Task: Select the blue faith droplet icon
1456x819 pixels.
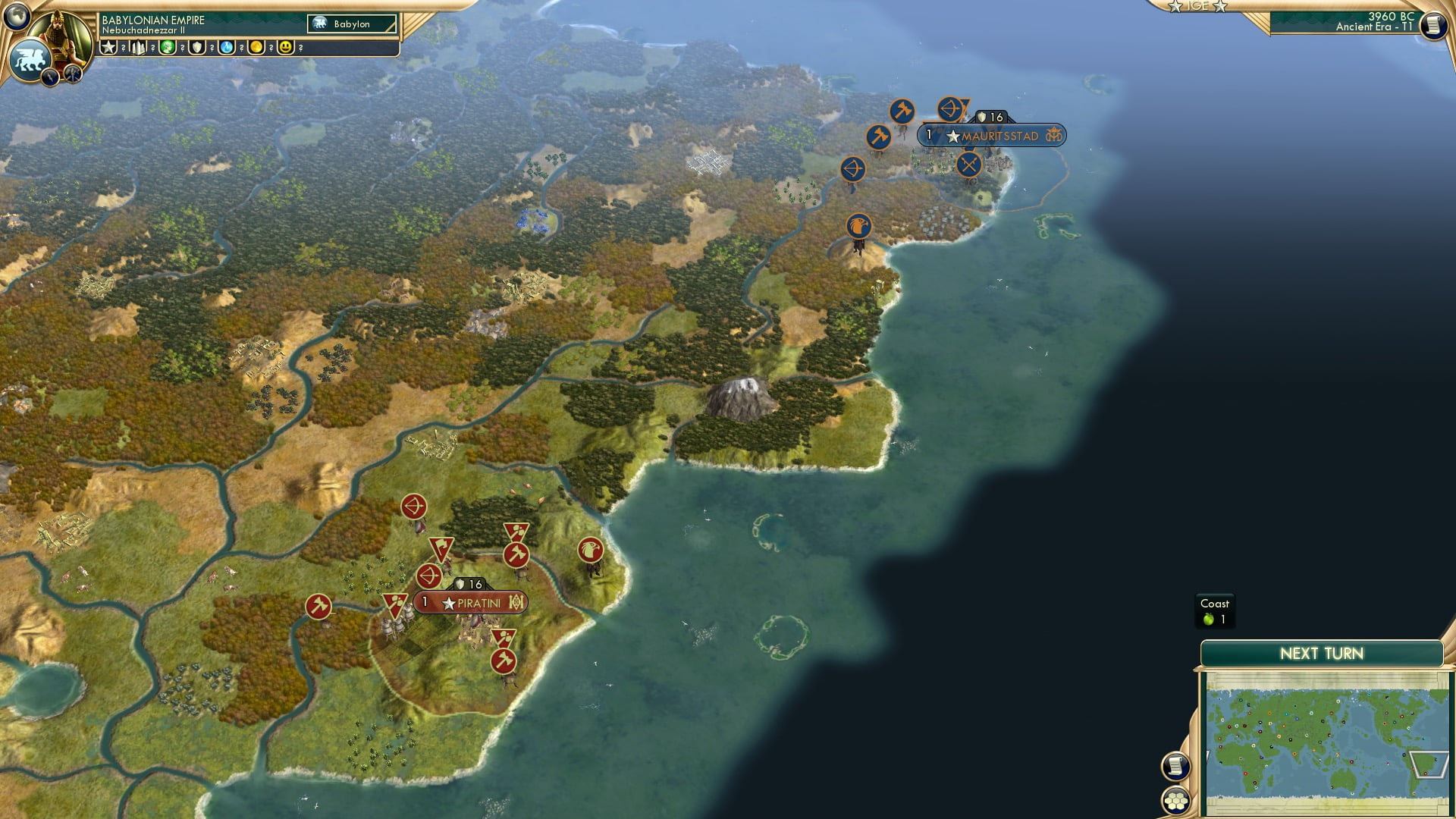Action: pyautogui.click(x=228, y=46)
